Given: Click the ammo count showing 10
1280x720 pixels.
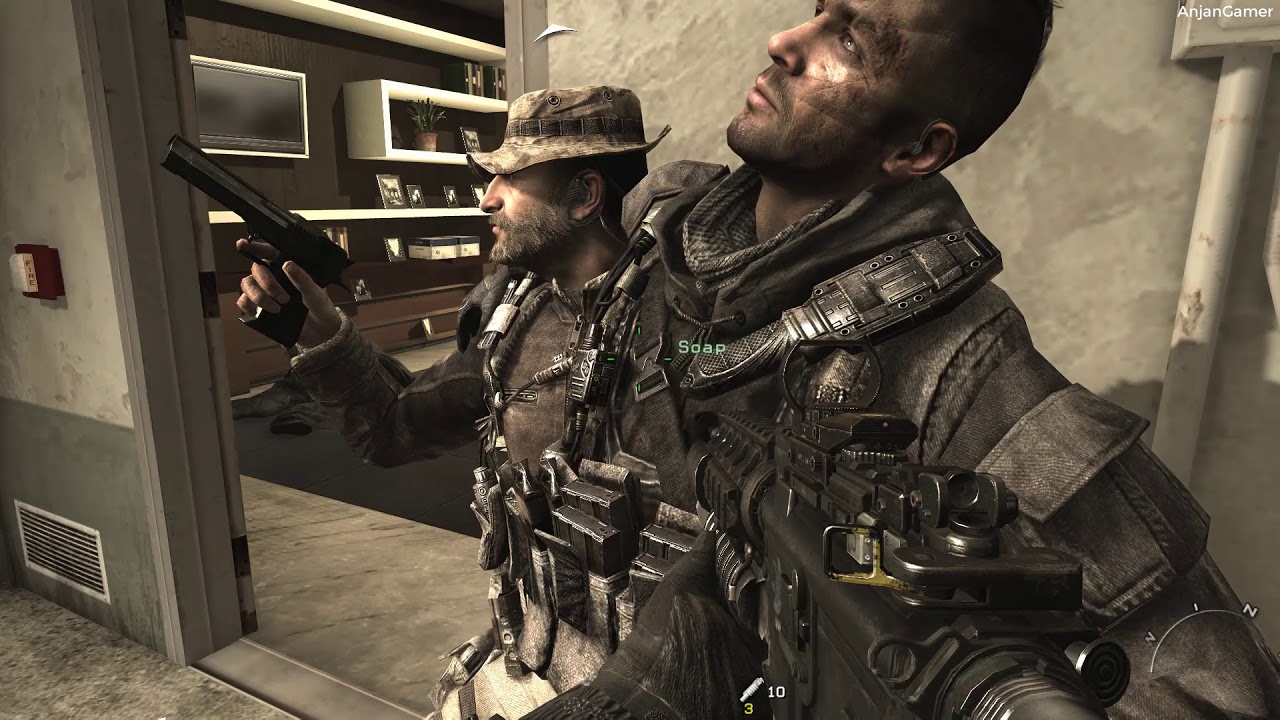Looking at the screenshot, I should point(777,692).
